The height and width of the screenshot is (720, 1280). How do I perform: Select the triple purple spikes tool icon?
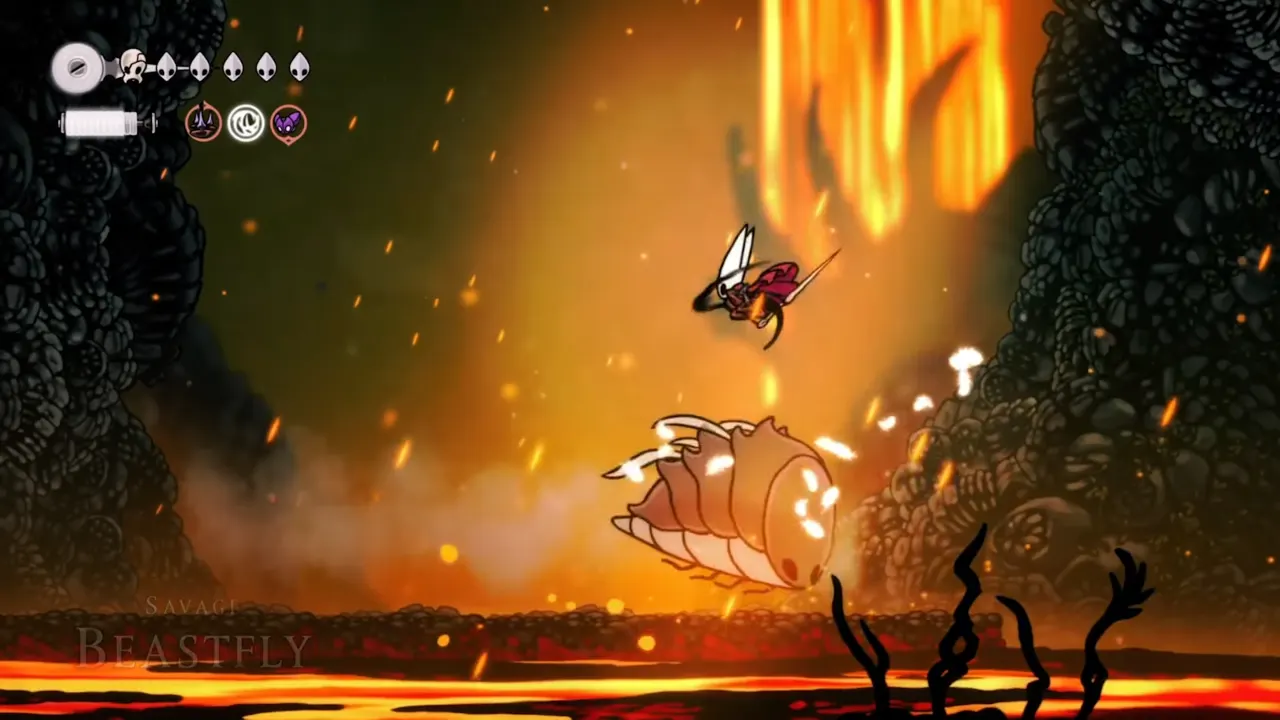pyautogui.click(x=204, y=123)
